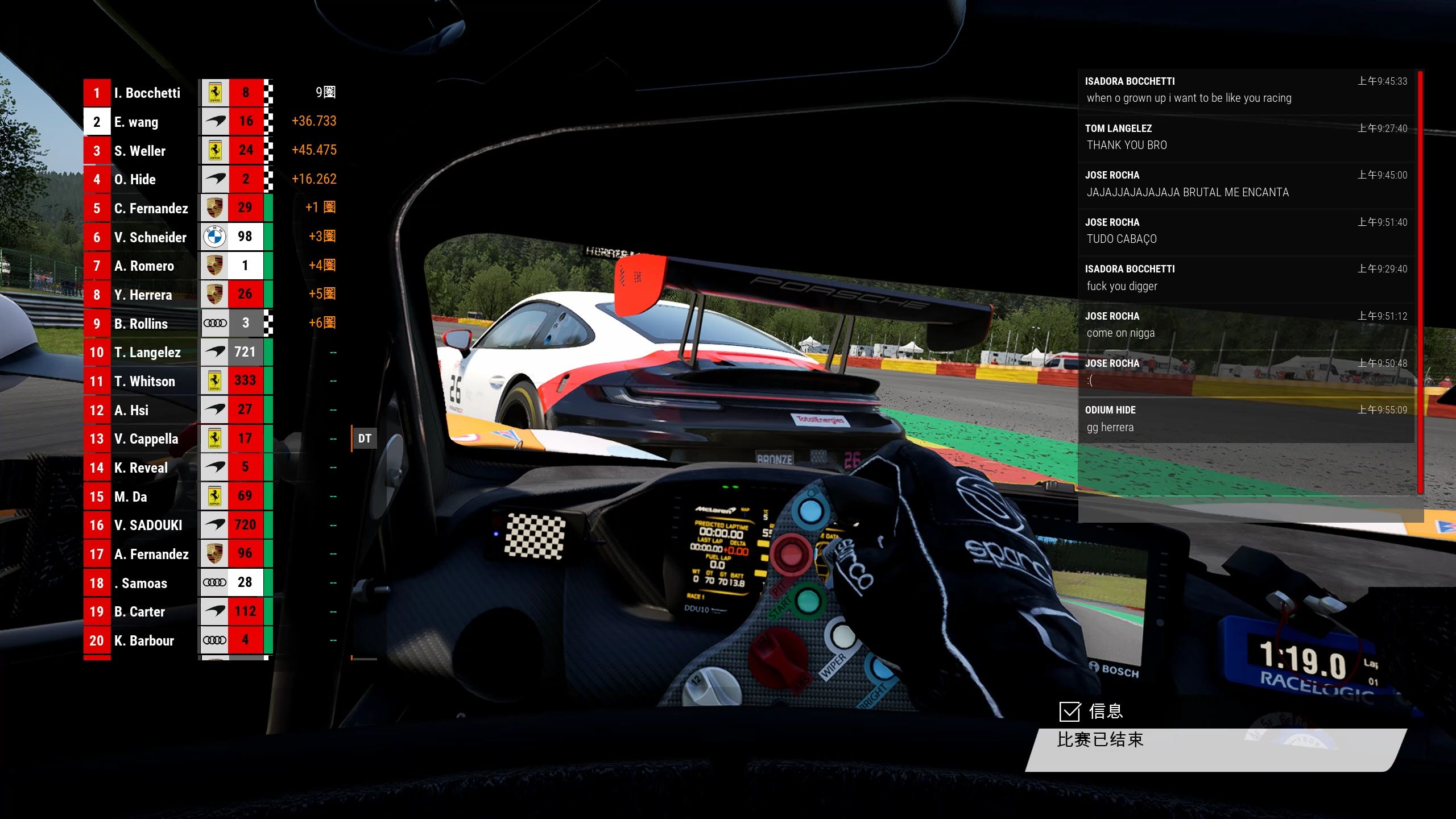The image size is (1456, 819).
Task: Select V. Schneider's BMW entry
Action: click(x=150, y=237)
